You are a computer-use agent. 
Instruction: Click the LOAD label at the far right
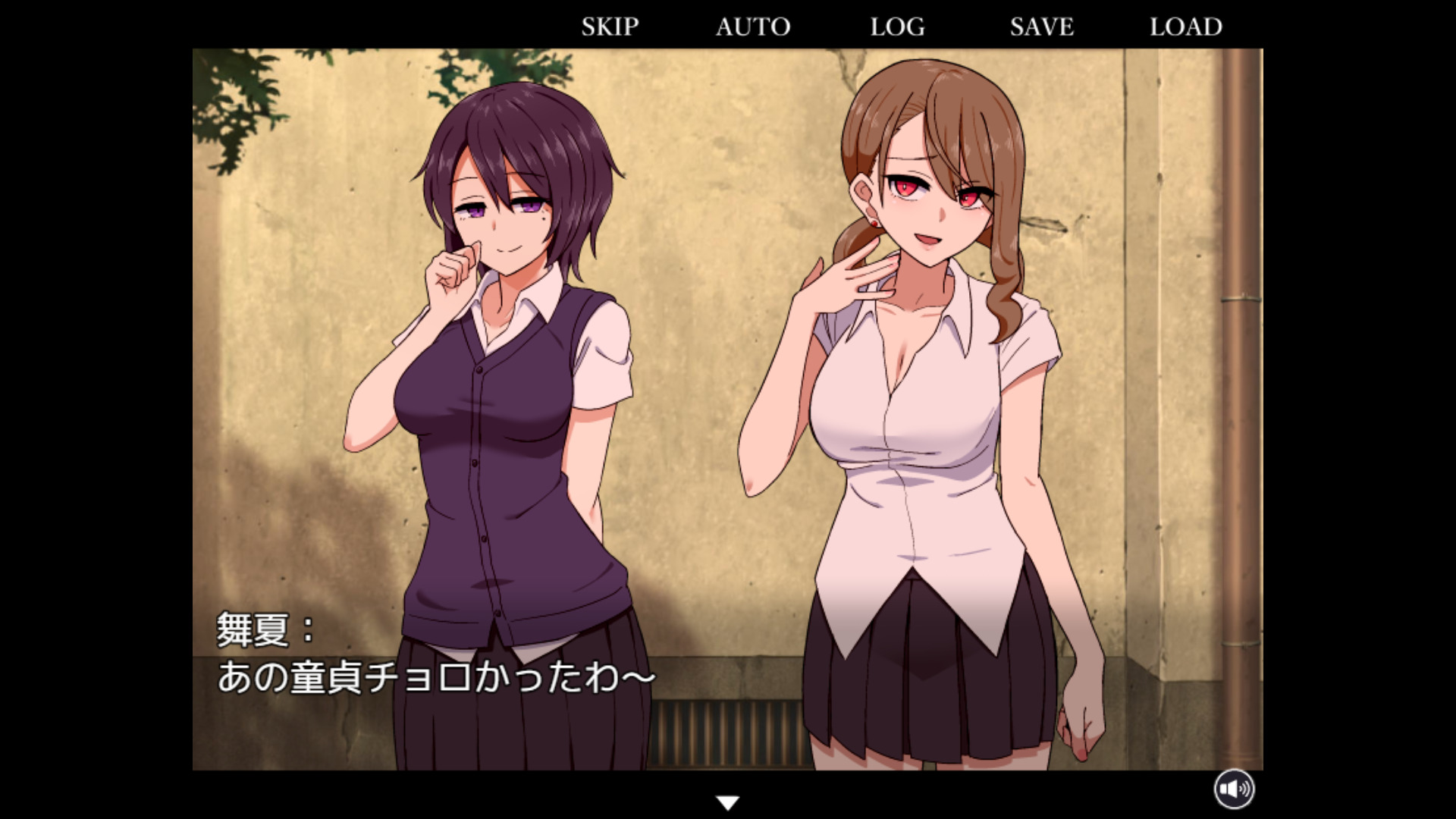pyautogui.click(x=1185, y=27)
